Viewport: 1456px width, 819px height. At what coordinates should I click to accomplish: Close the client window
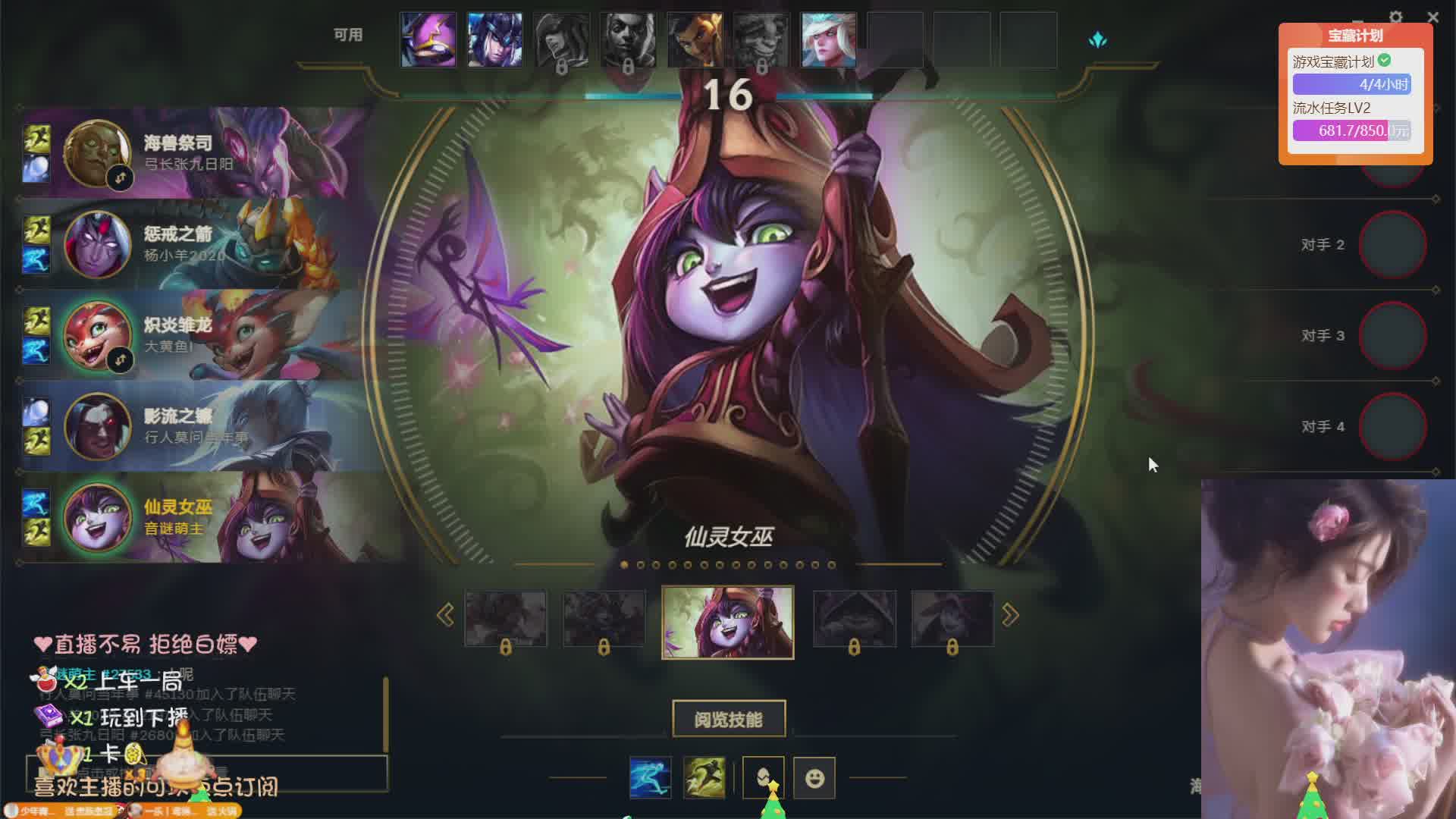[1432, 17]
